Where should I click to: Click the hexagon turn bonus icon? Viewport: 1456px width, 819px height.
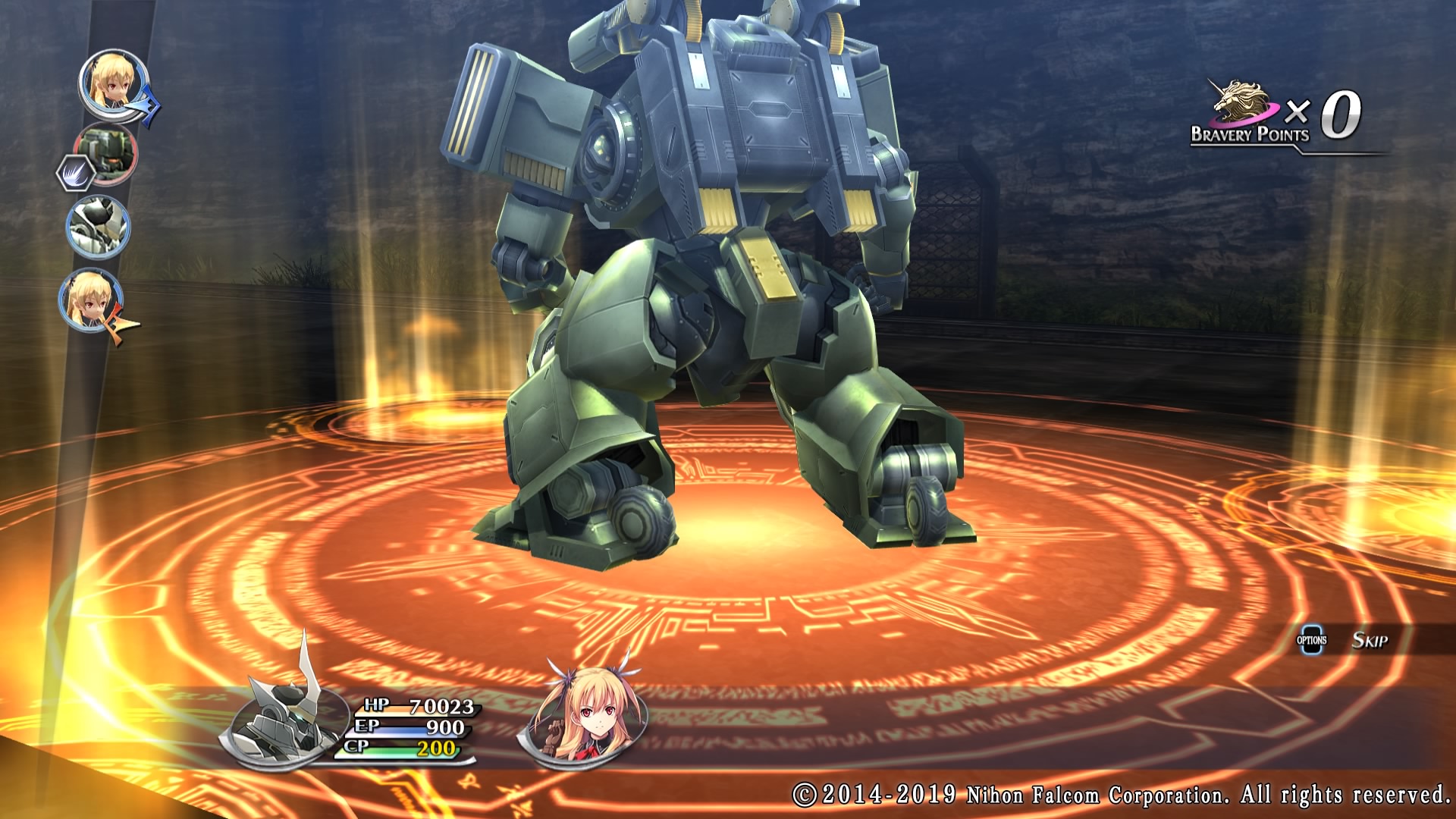point(75,173)
